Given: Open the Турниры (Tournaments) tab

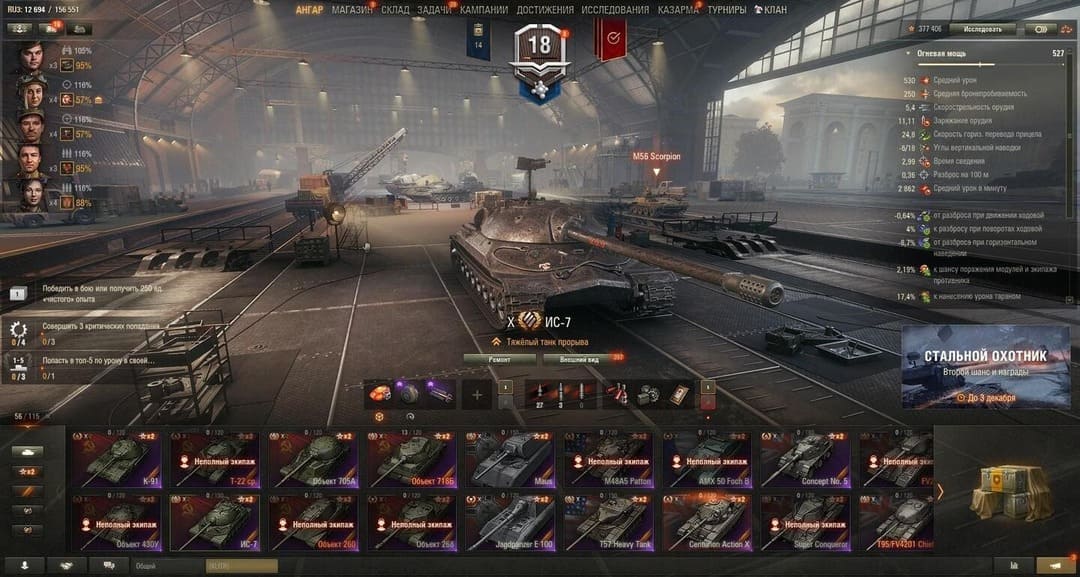Looking at the screenshot, I should pyautogui.click(x=727, y=10).
